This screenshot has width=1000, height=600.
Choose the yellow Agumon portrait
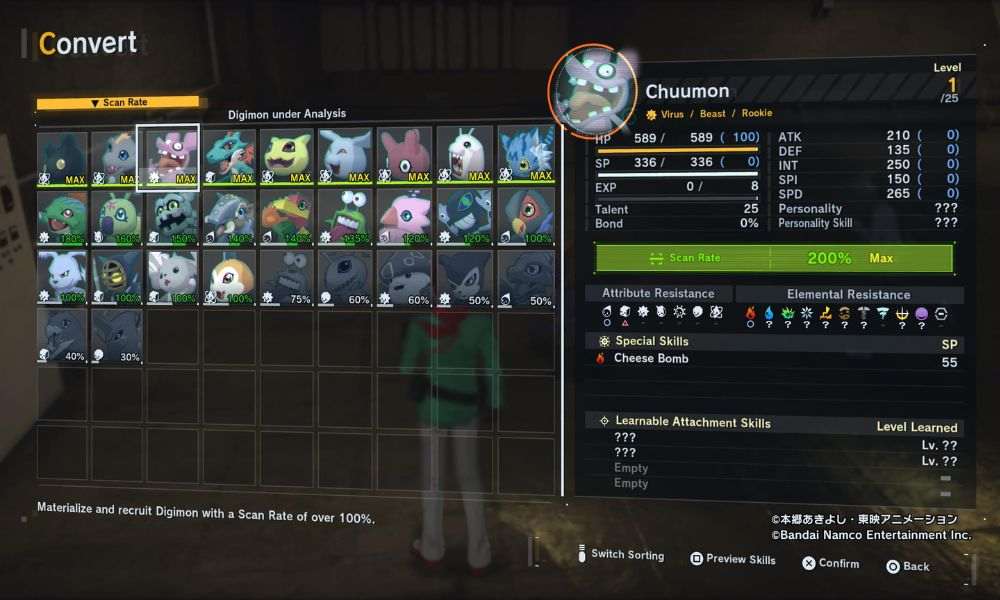click(286, 157)
